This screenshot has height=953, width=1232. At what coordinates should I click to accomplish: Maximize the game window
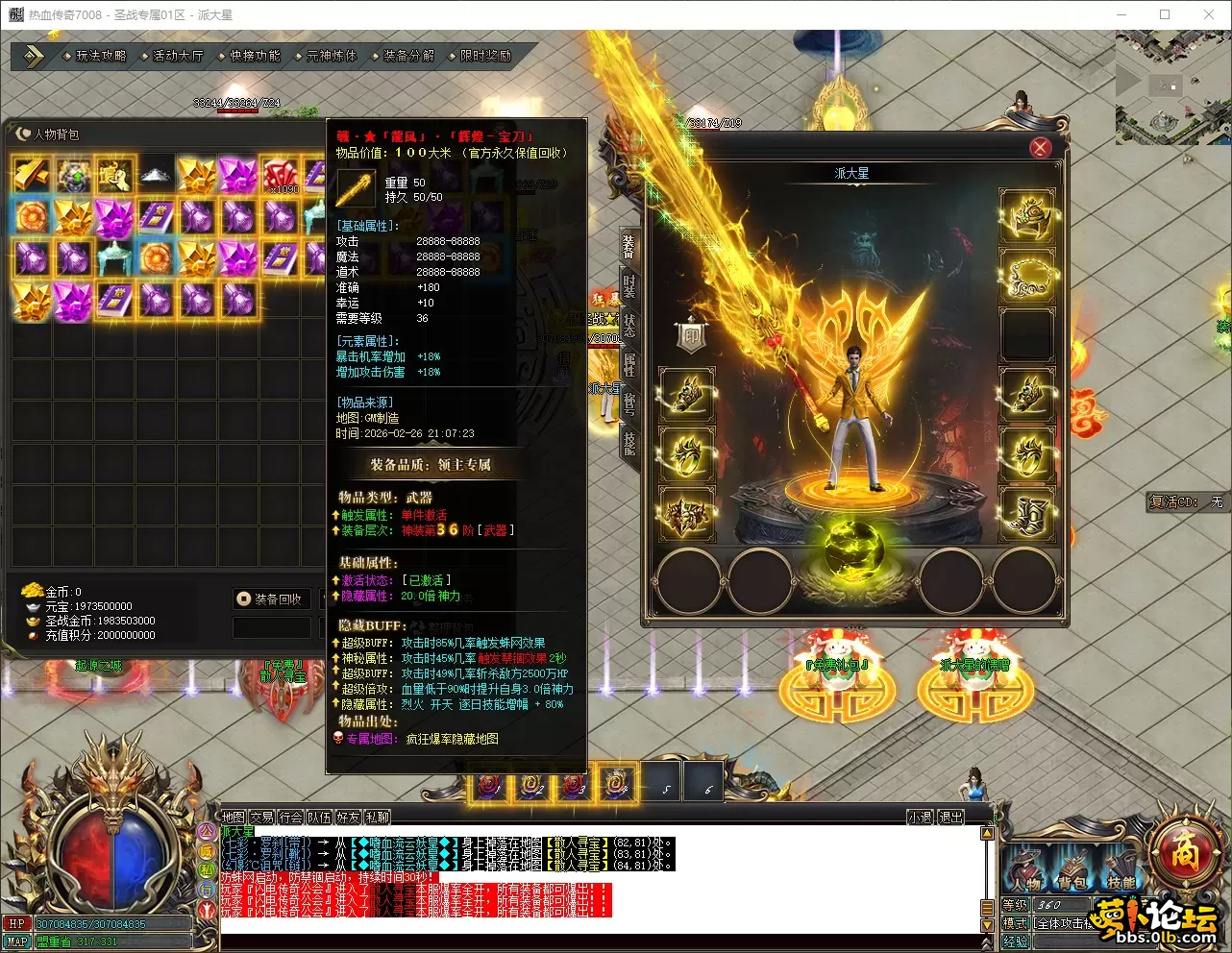coord(1165,14)
